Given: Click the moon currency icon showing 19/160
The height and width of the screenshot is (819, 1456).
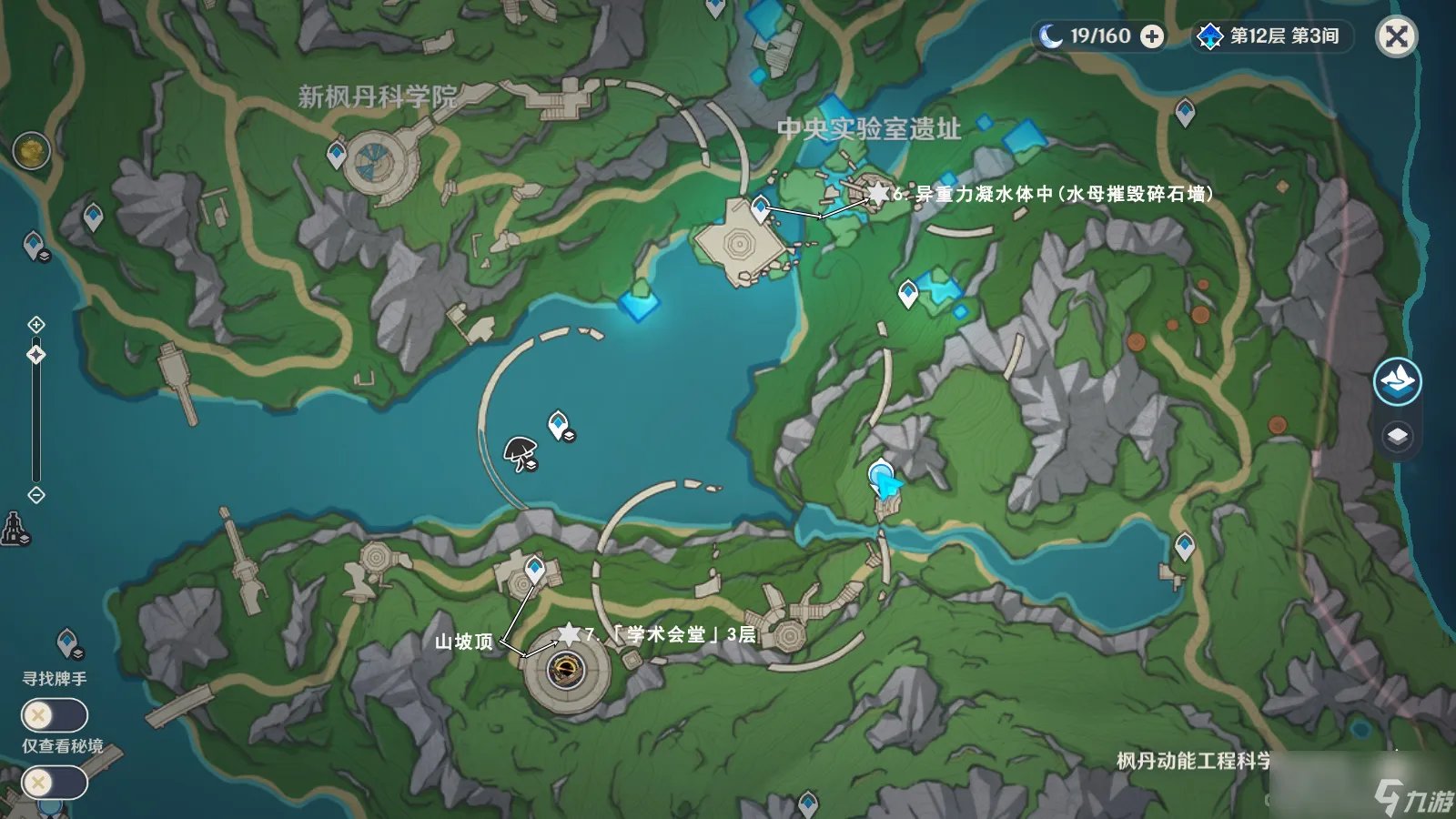Looking at the screenshot, I should click(x=1049, y=37).
